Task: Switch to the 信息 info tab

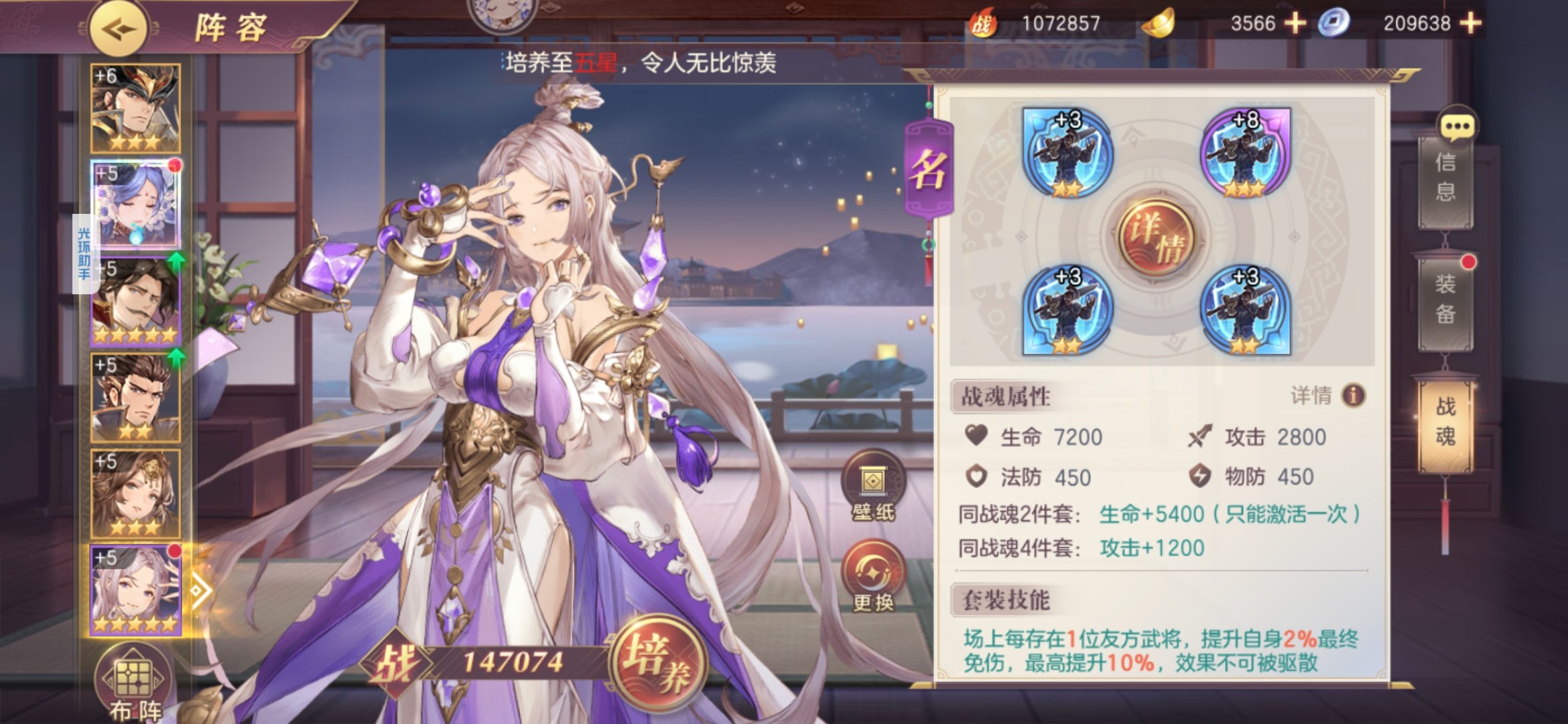Action: click(x=1445, y=178)
